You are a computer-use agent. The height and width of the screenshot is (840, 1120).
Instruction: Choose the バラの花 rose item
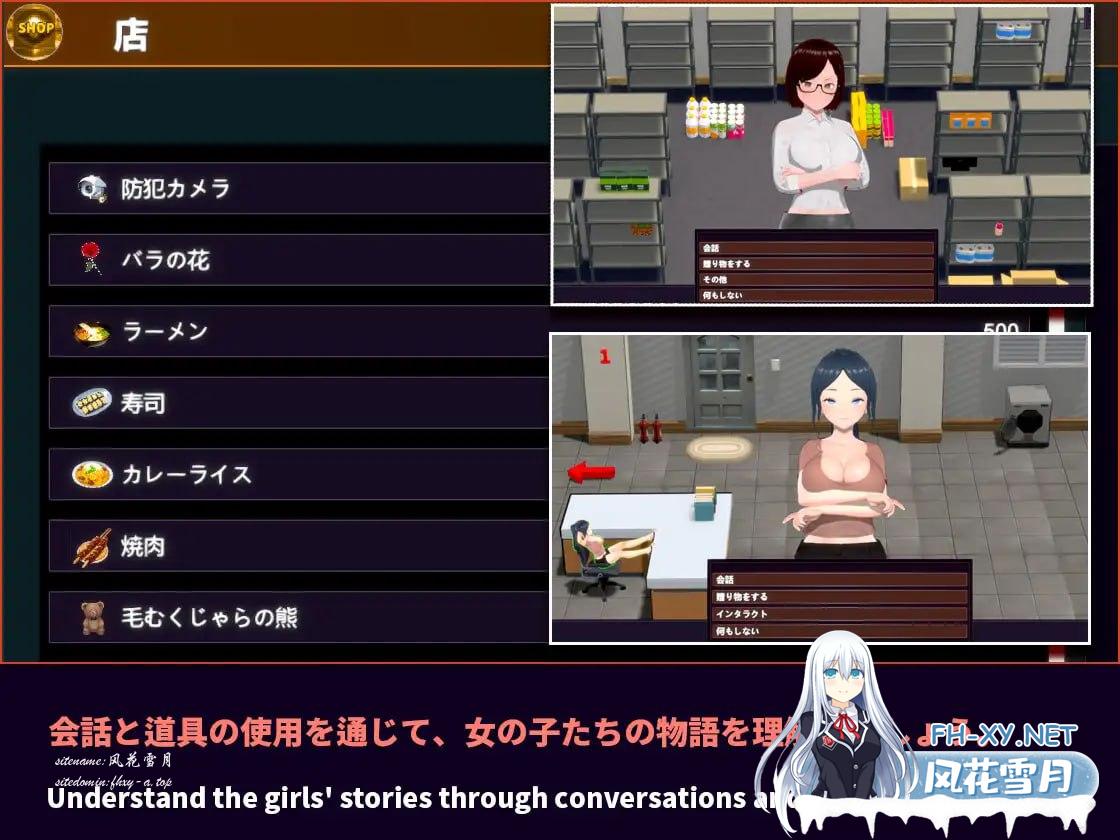[298, 260]
